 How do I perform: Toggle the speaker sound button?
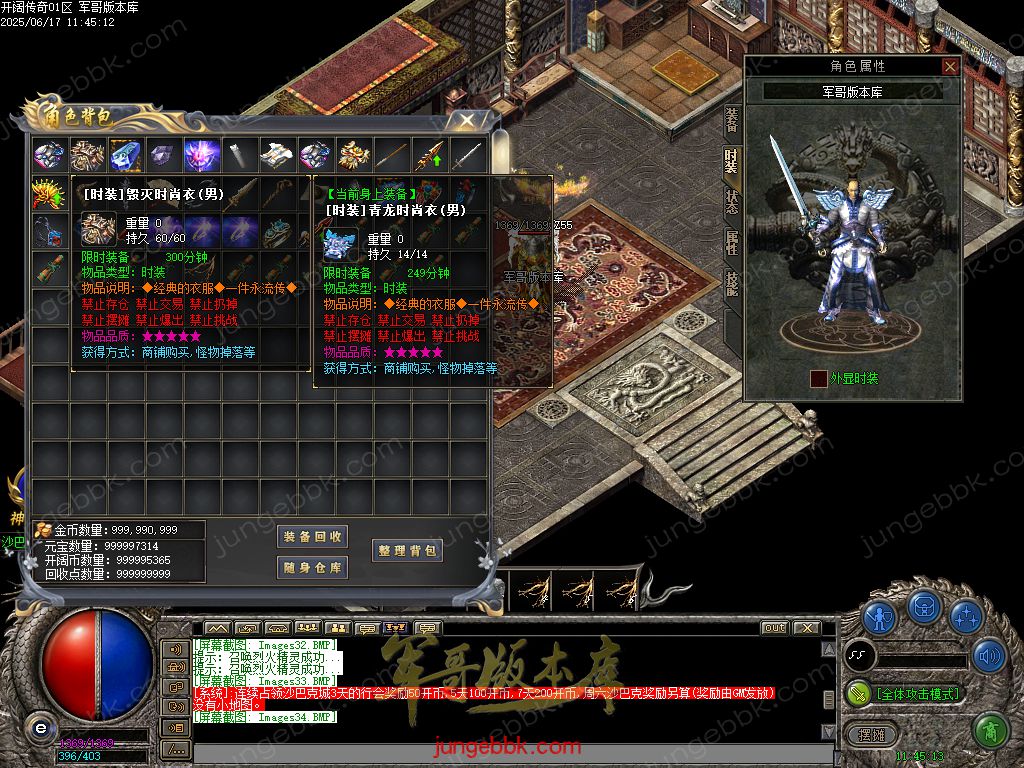coord(989,656)
